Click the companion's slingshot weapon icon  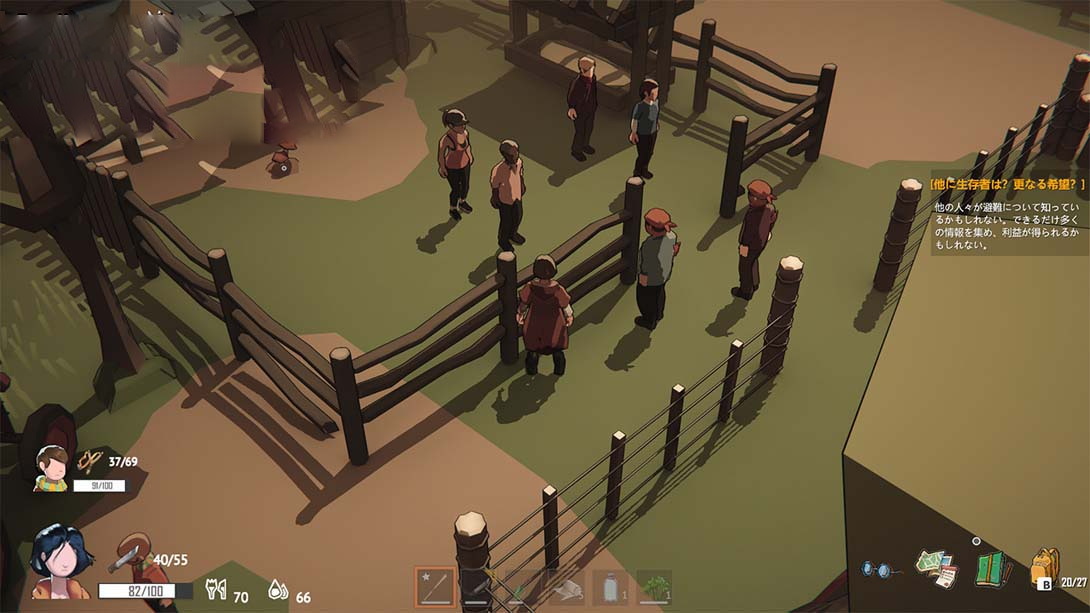pos(91,460)
